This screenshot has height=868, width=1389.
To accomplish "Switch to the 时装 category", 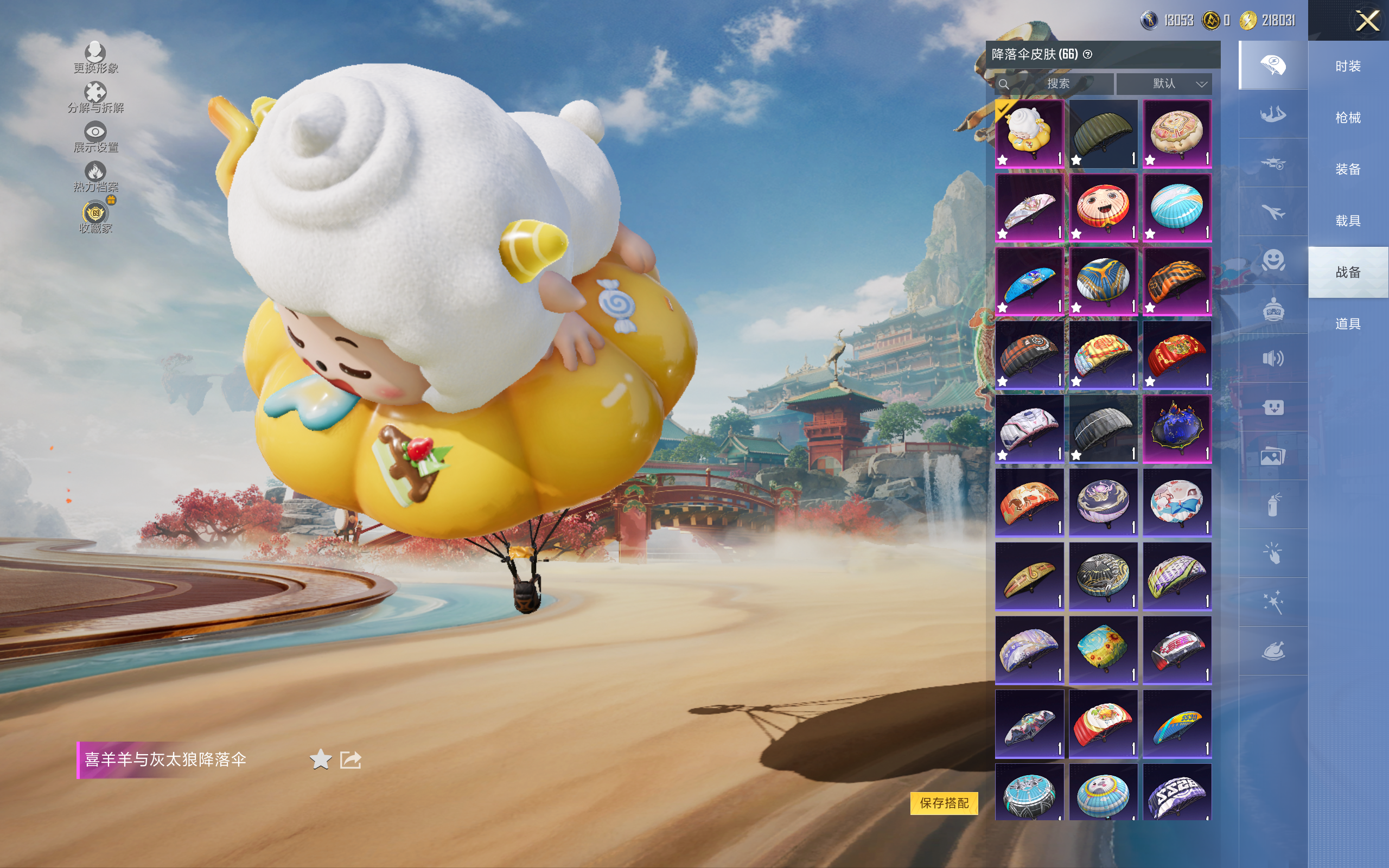I will point(1348,67).
